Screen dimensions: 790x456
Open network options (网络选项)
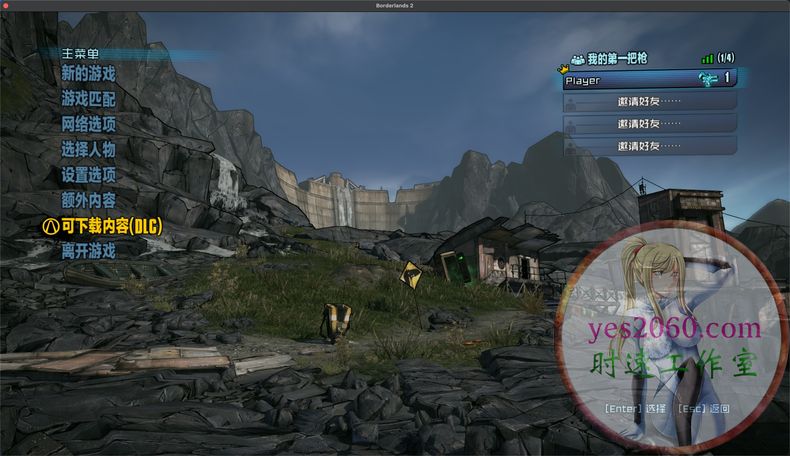[x=88, y=124]
